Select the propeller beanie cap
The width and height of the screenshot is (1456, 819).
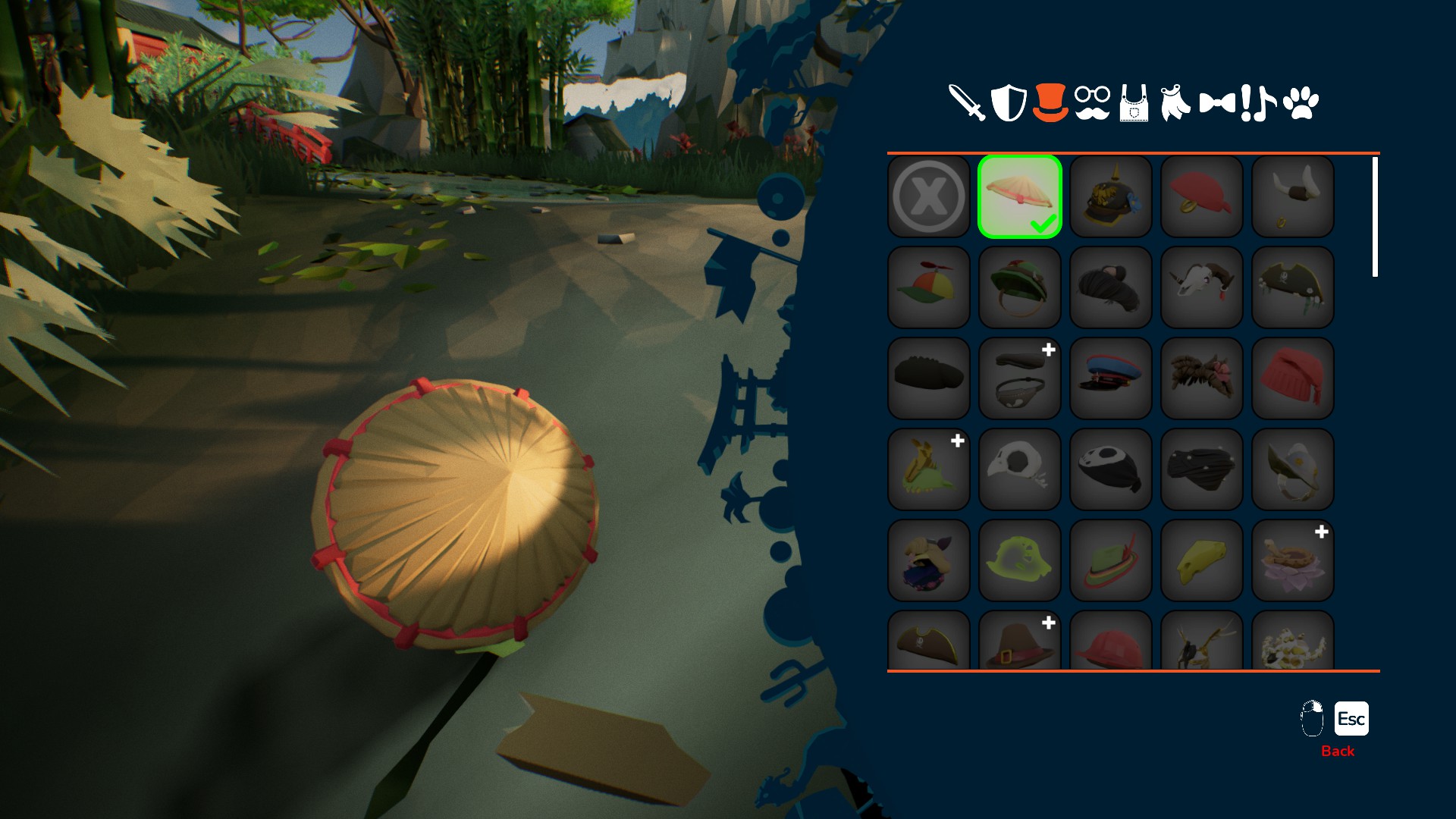[929, 287]
